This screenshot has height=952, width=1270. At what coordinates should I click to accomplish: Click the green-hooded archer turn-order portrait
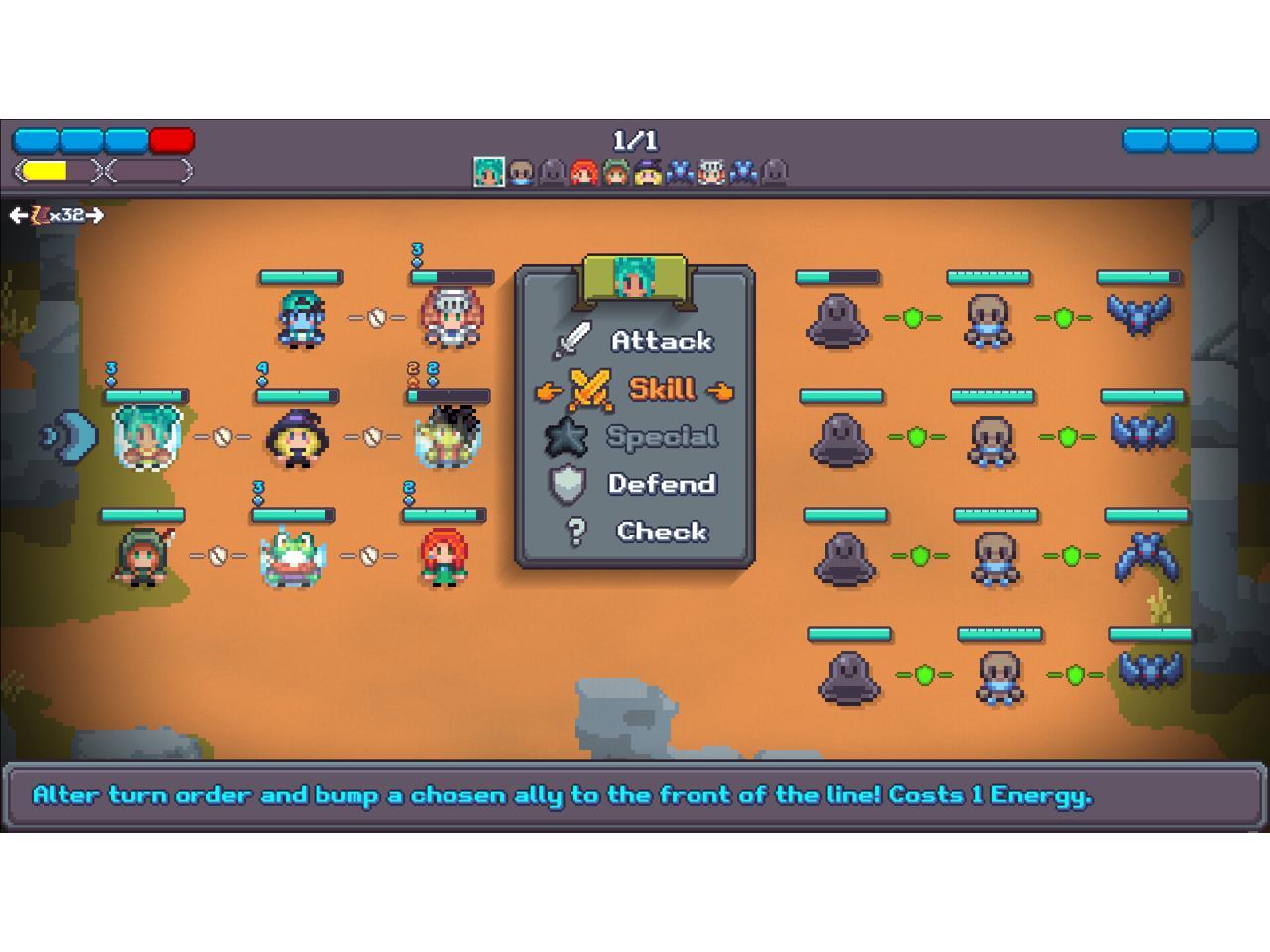(616, 173)
